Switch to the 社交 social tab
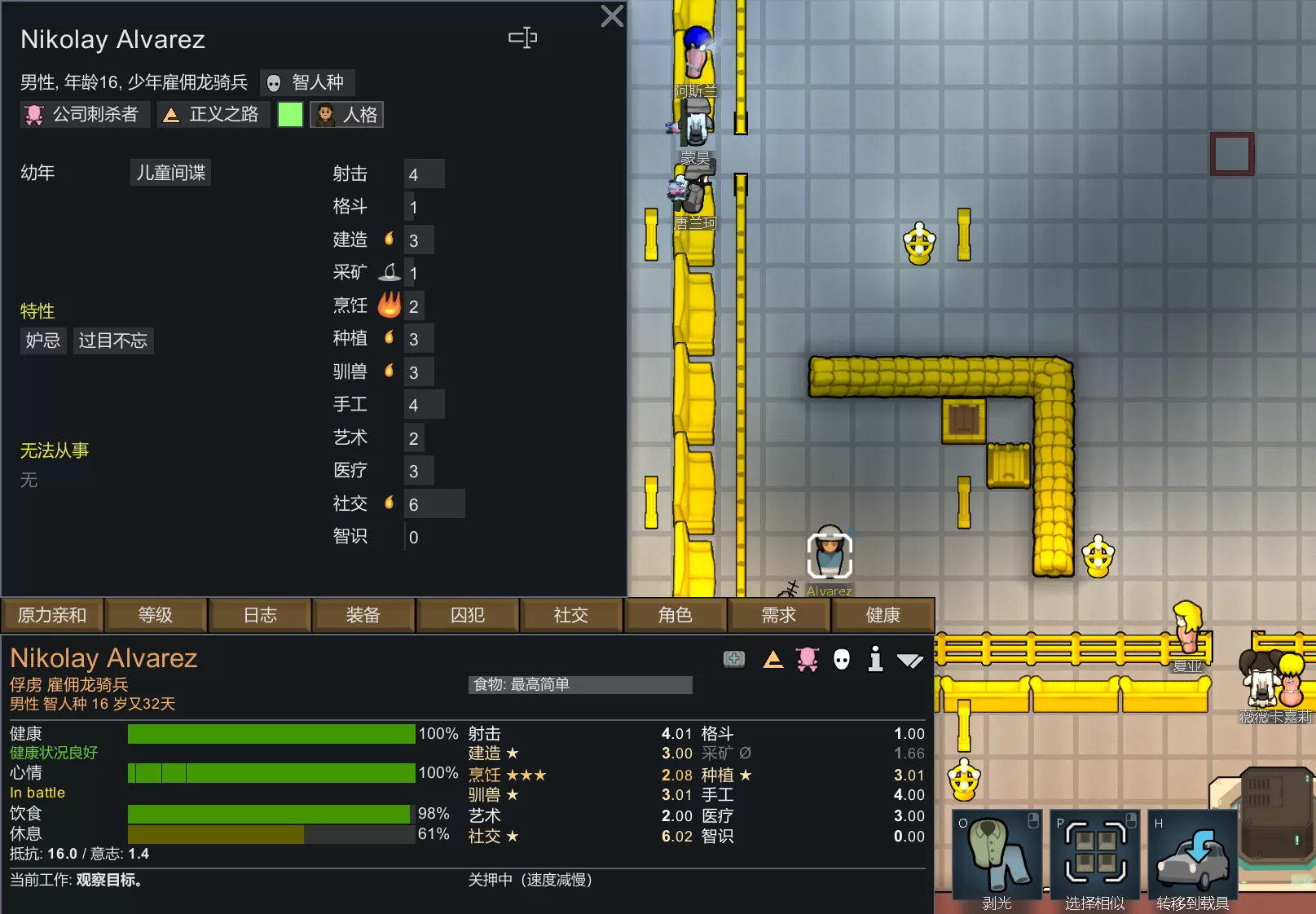The width and height of the screenshot is (1316, 914). point(570,615)
